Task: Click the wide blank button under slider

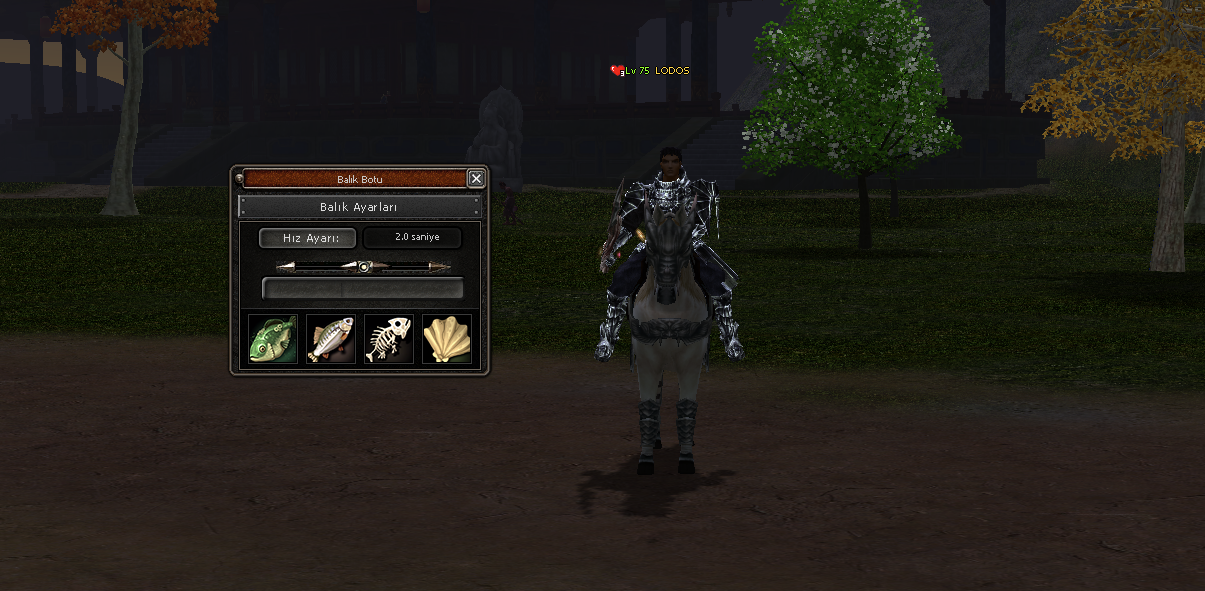Action: tap(362, 289)
